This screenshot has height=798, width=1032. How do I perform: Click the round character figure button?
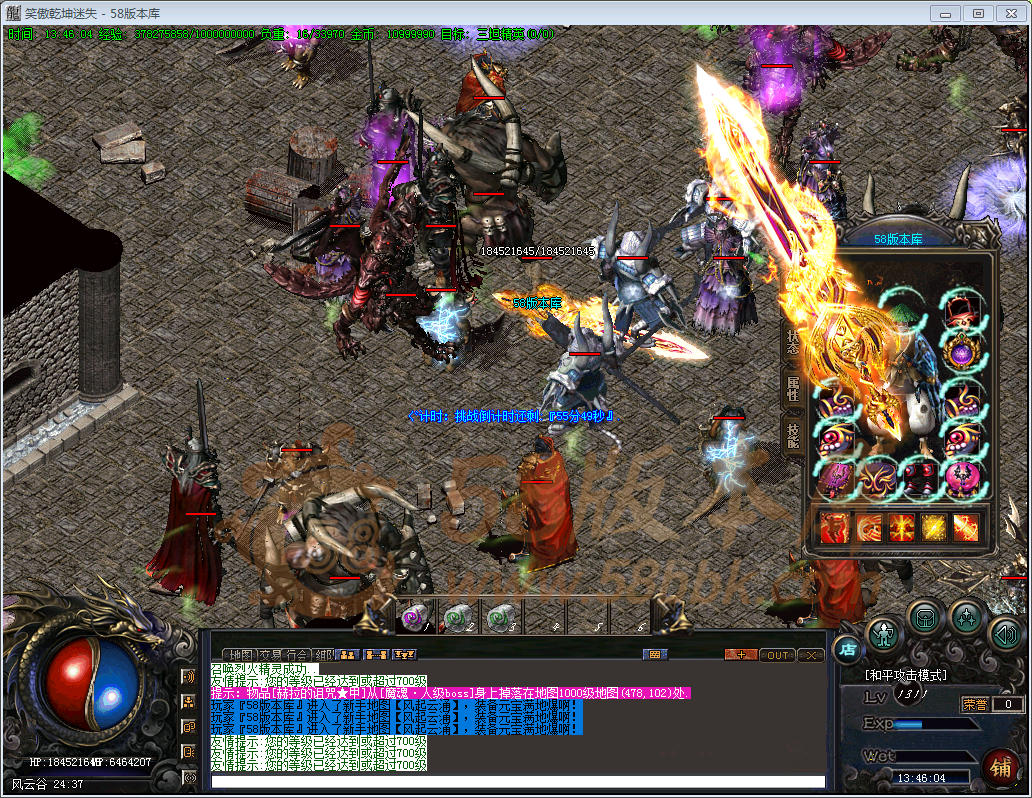point(884,634)
